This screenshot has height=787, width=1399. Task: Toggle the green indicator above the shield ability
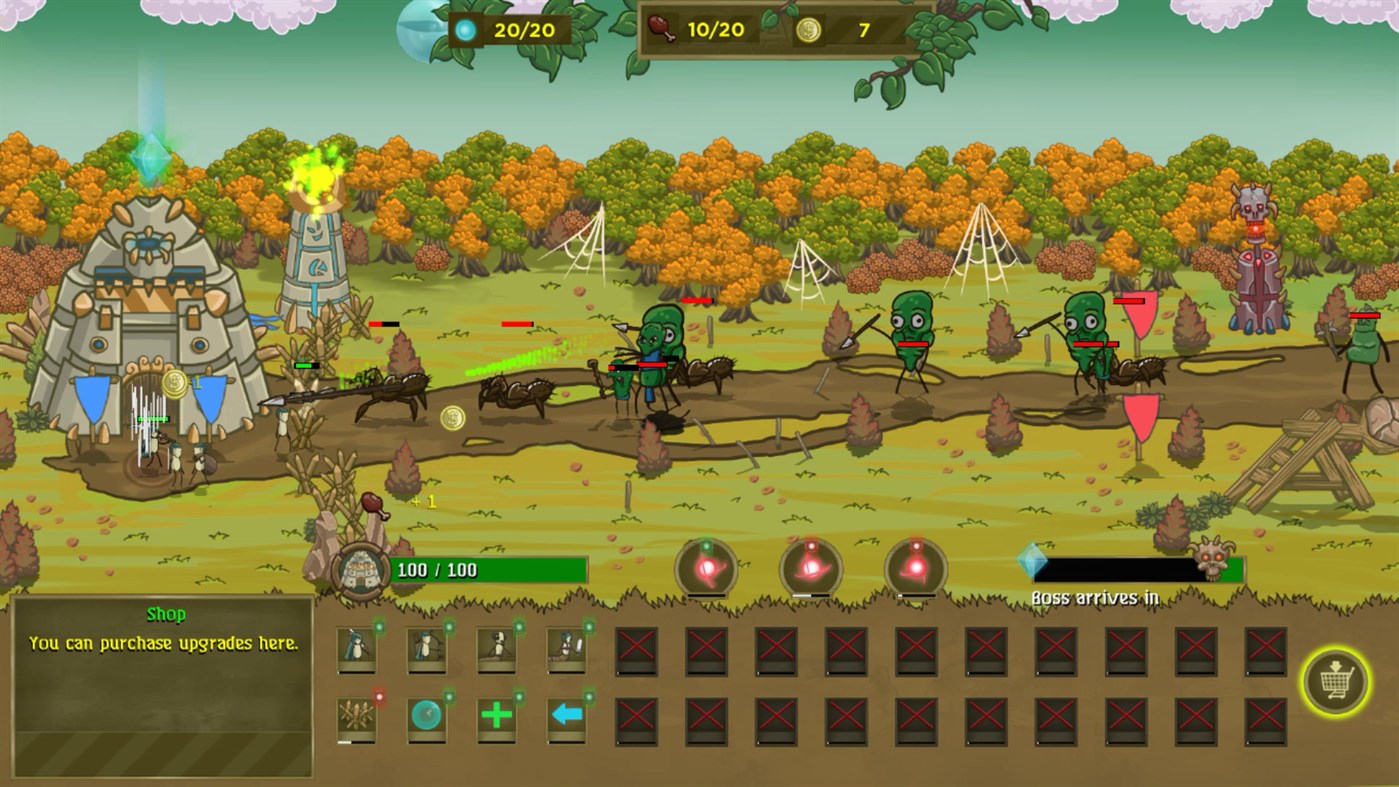pos(450,697)
